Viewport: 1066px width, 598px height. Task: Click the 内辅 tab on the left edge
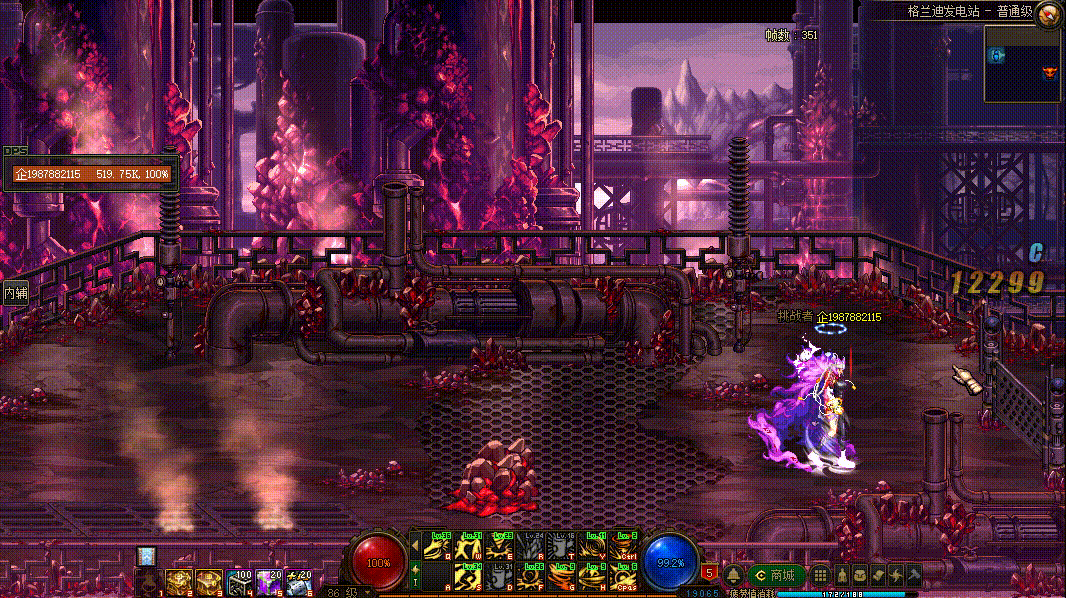pyautogui.click(x=15, y=294)
